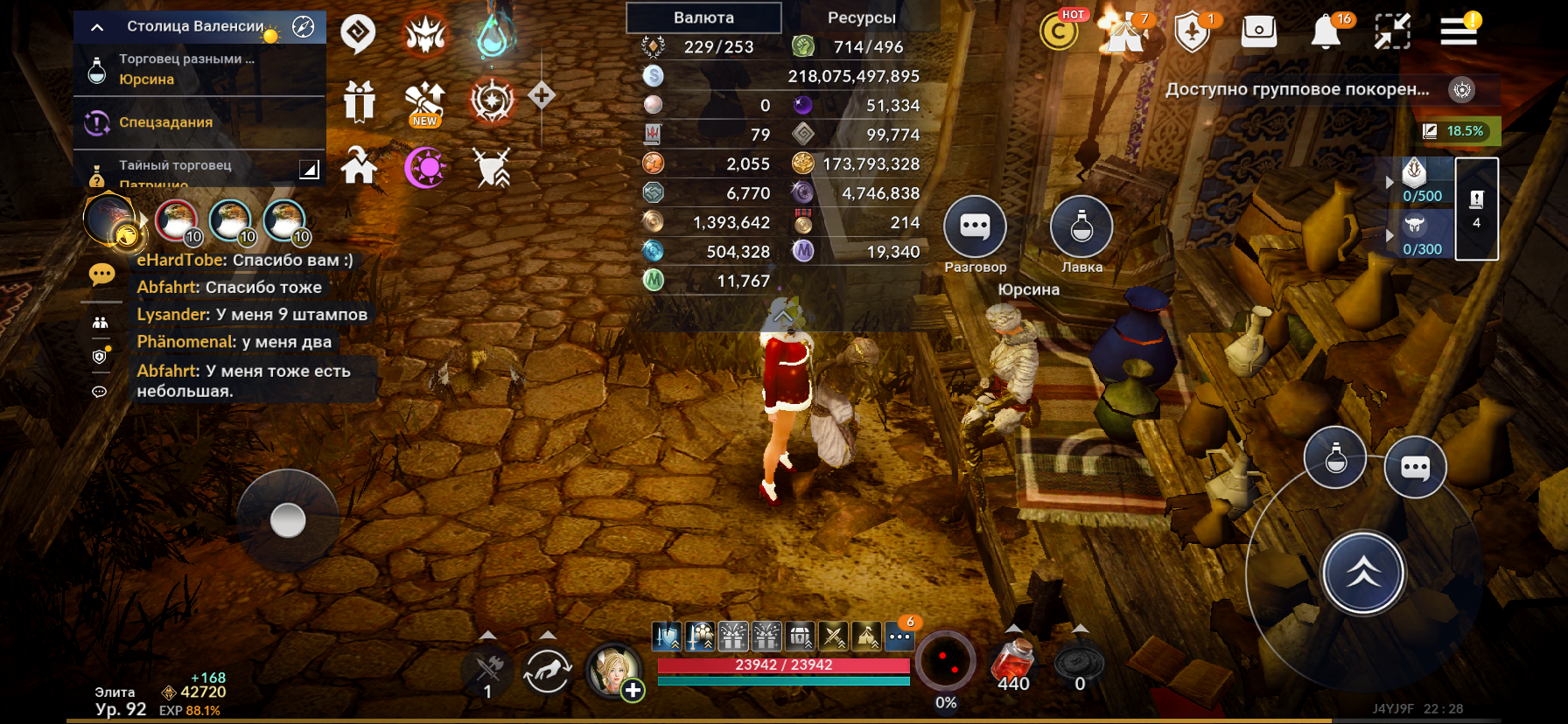Show more active buffs via ellipsis

coord(899,637)
